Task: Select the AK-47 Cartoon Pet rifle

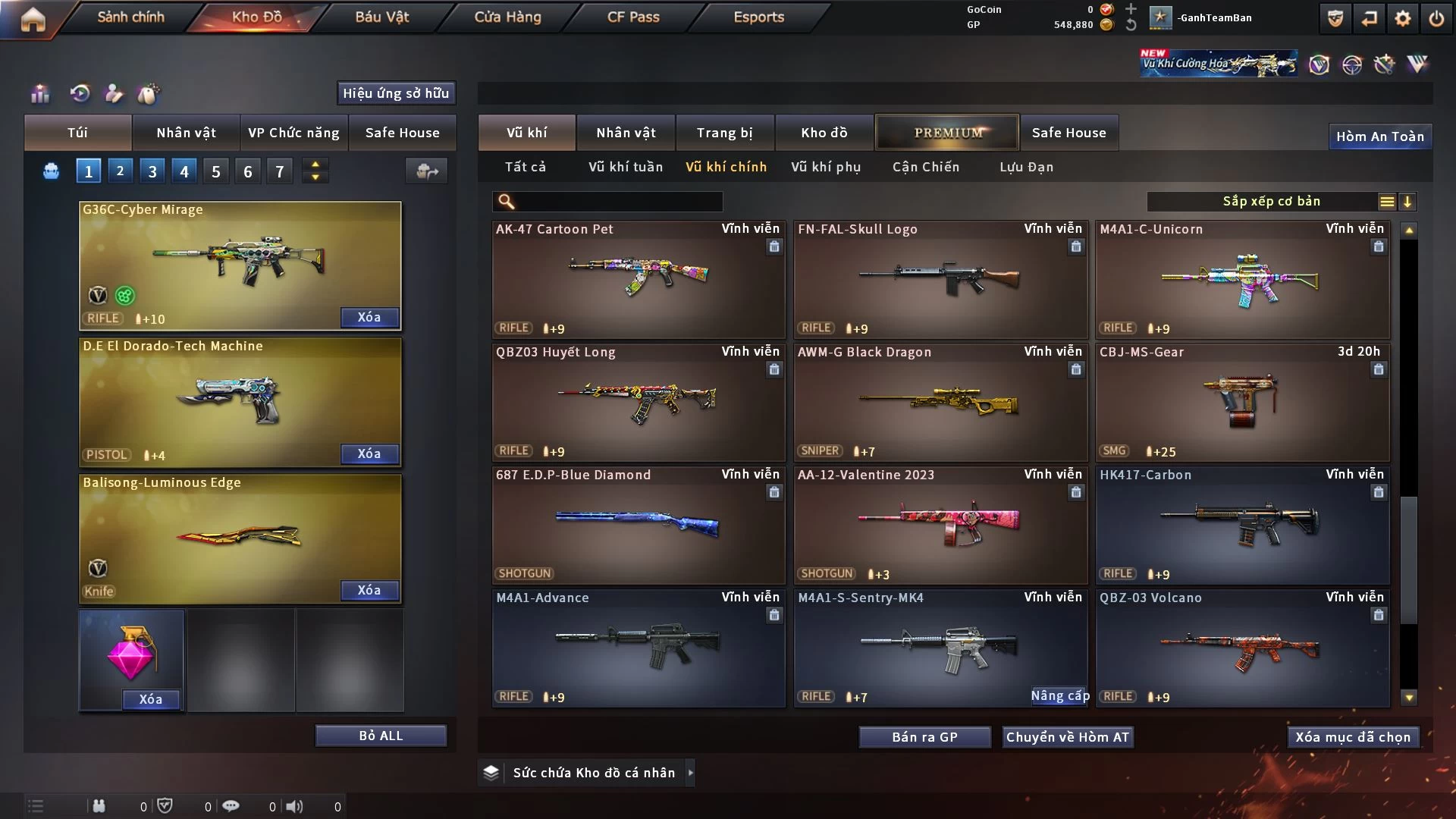Action: 638,278
